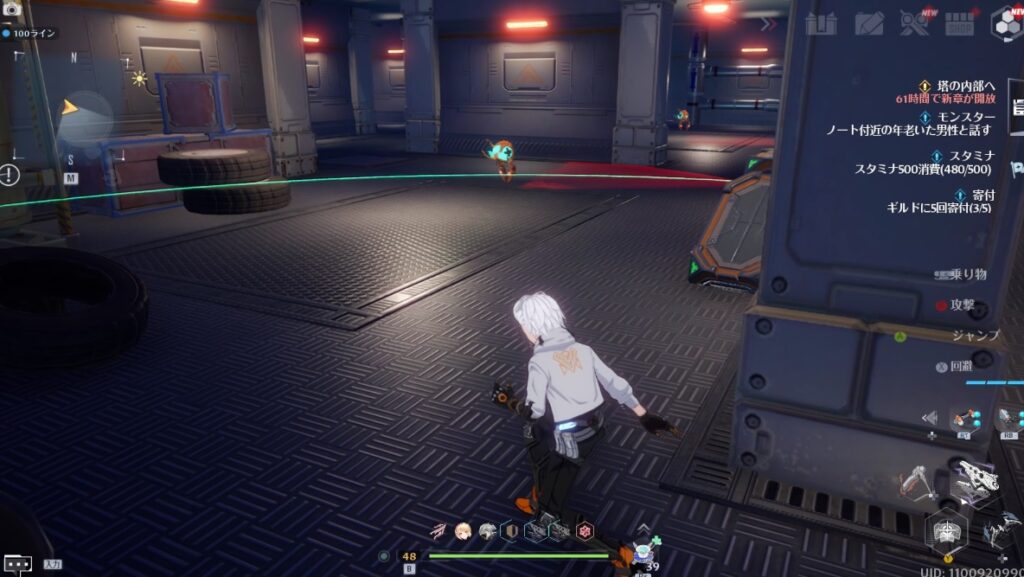This screenshot has height=577, width=1024.
Task: Open the notepad-and-pencil icon in top bar
Action: coord(868,23)
